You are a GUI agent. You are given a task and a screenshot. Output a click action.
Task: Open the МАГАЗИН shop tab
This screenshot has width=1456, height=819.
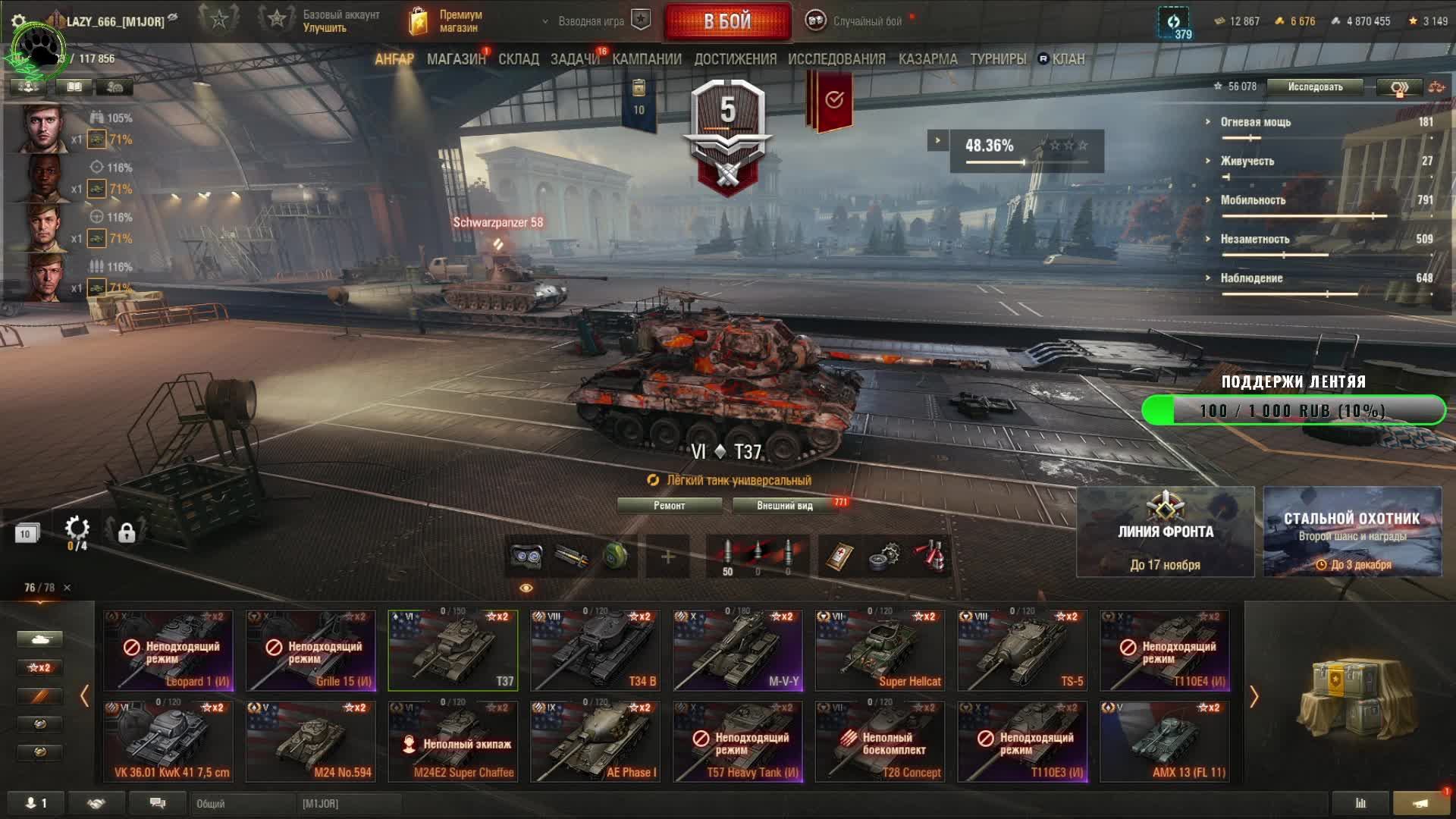click(456, 59)
